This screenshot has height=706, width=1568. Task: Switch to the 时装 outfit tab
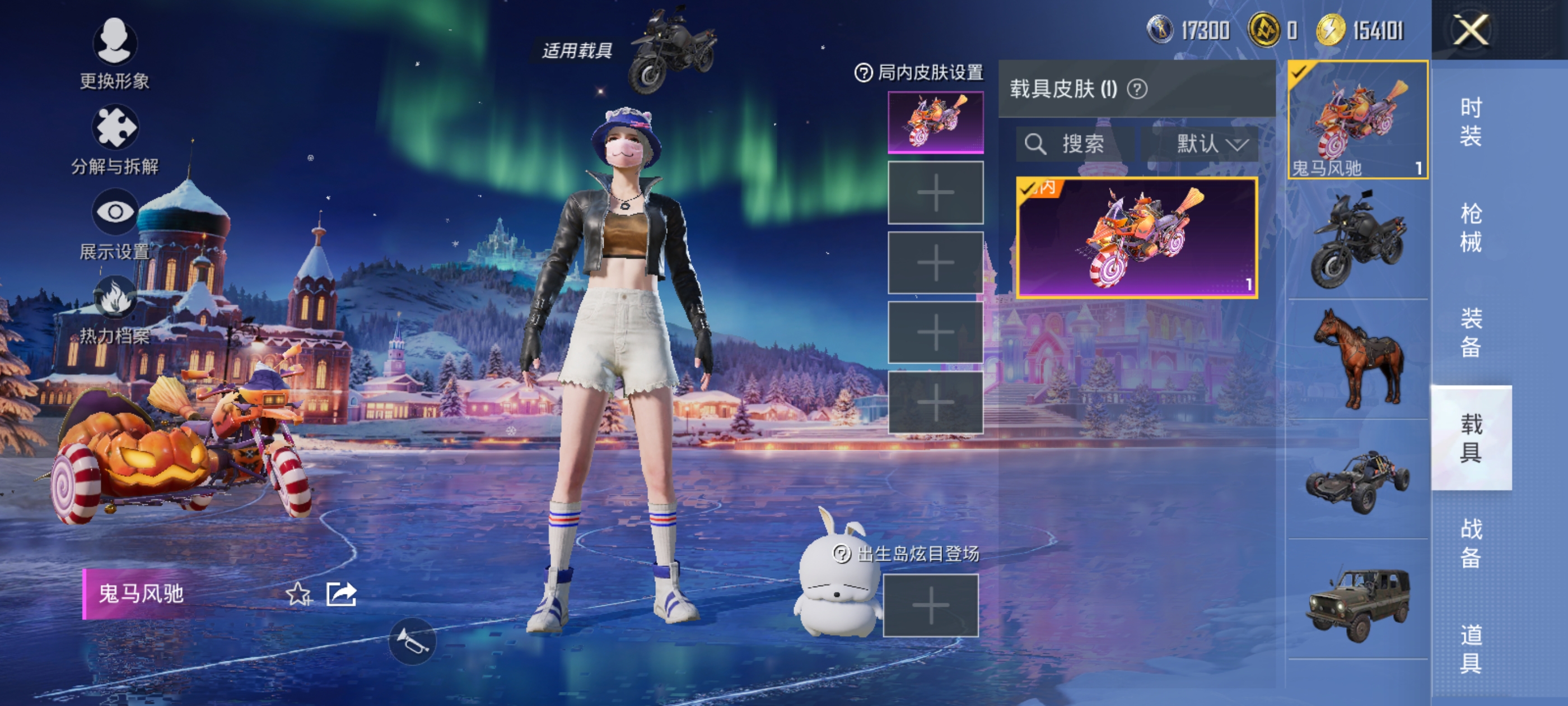point(1470,122)
